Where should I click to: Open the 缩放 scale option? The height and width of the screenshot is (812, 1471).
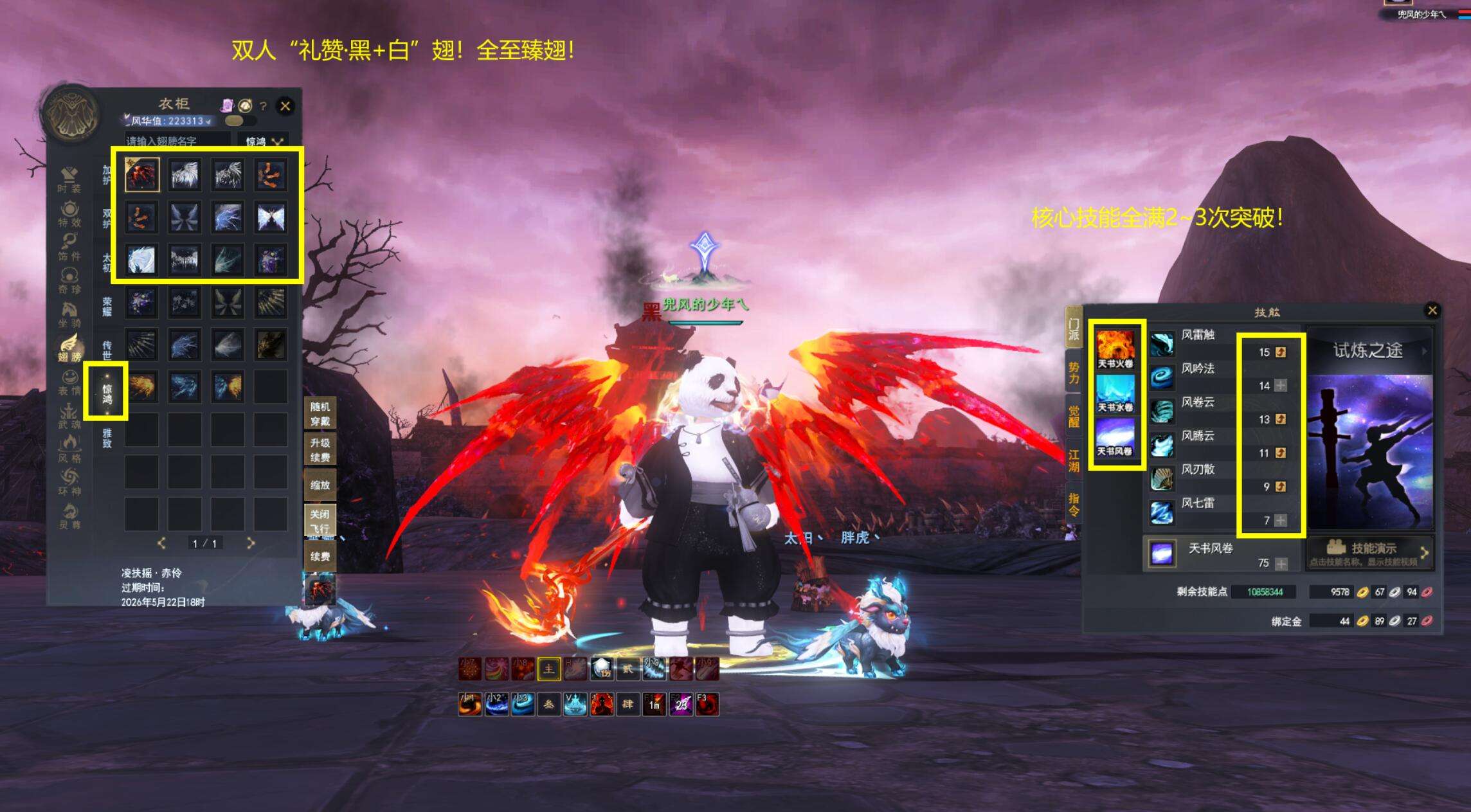coord(320,485)
